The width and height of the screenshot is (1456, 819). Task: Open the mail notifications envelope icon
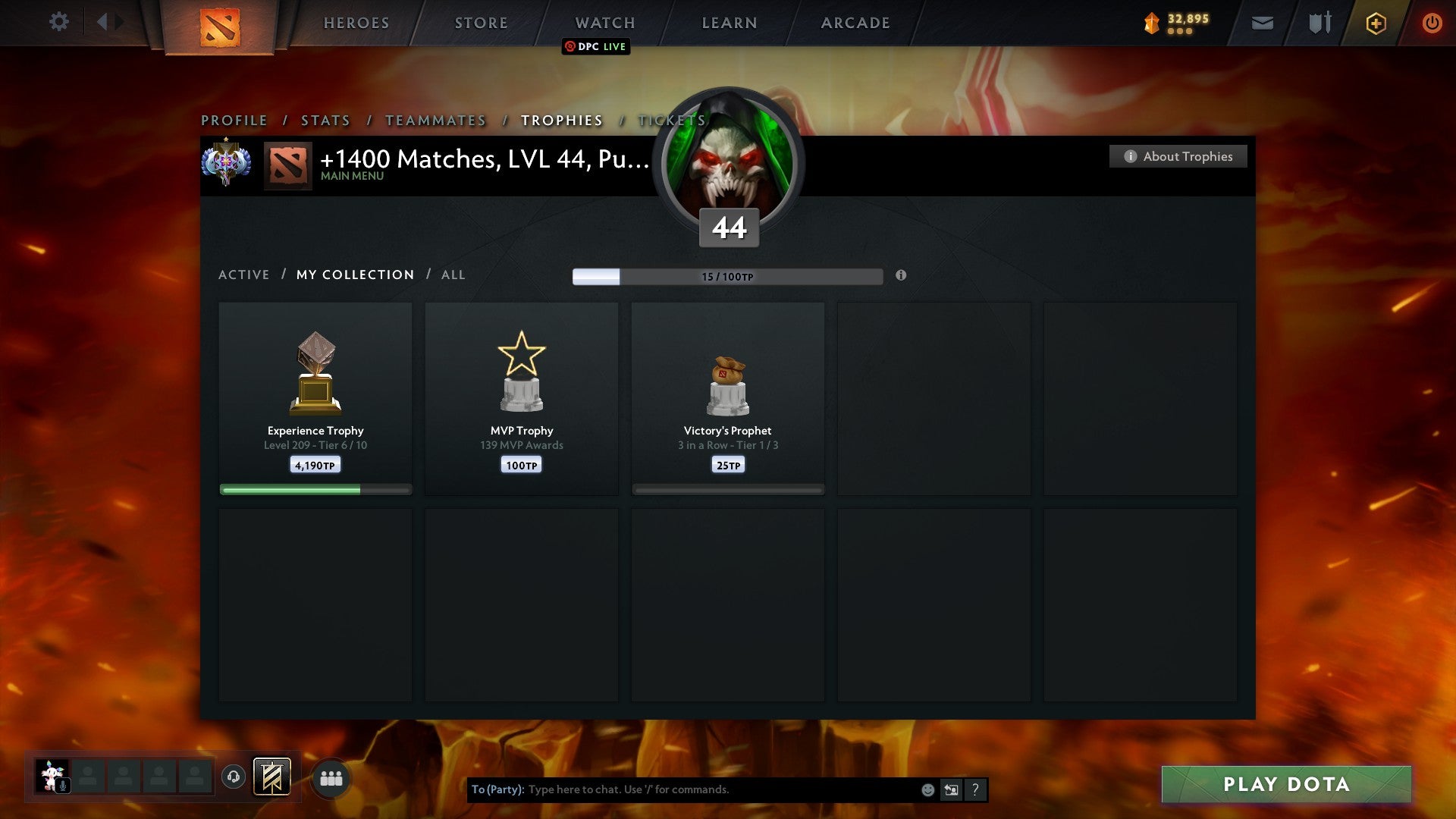tap(1261, 23)
